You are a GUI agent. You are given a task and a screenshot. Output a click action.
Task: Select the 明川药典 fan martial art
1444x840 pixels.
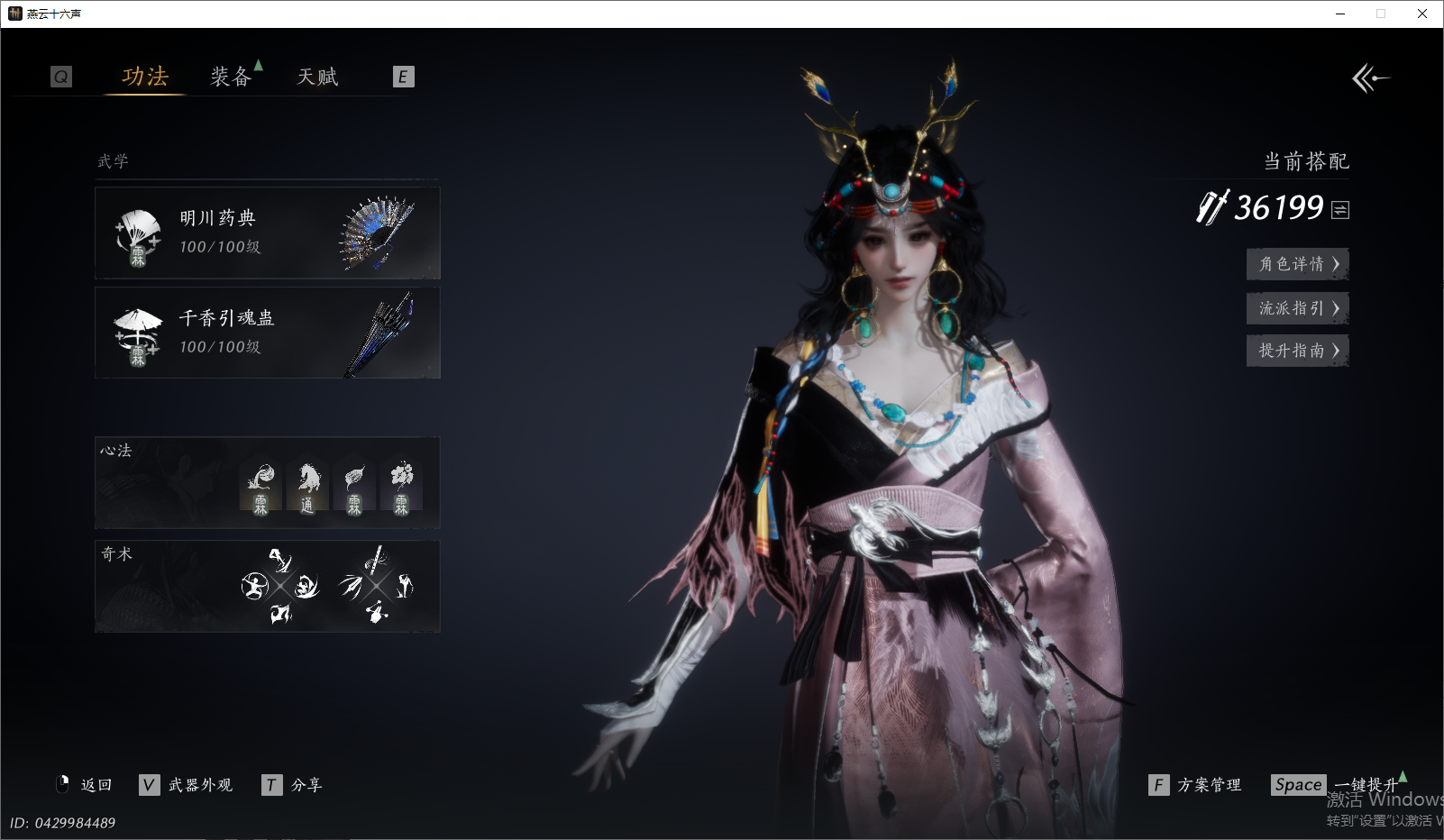click(268, 233)
